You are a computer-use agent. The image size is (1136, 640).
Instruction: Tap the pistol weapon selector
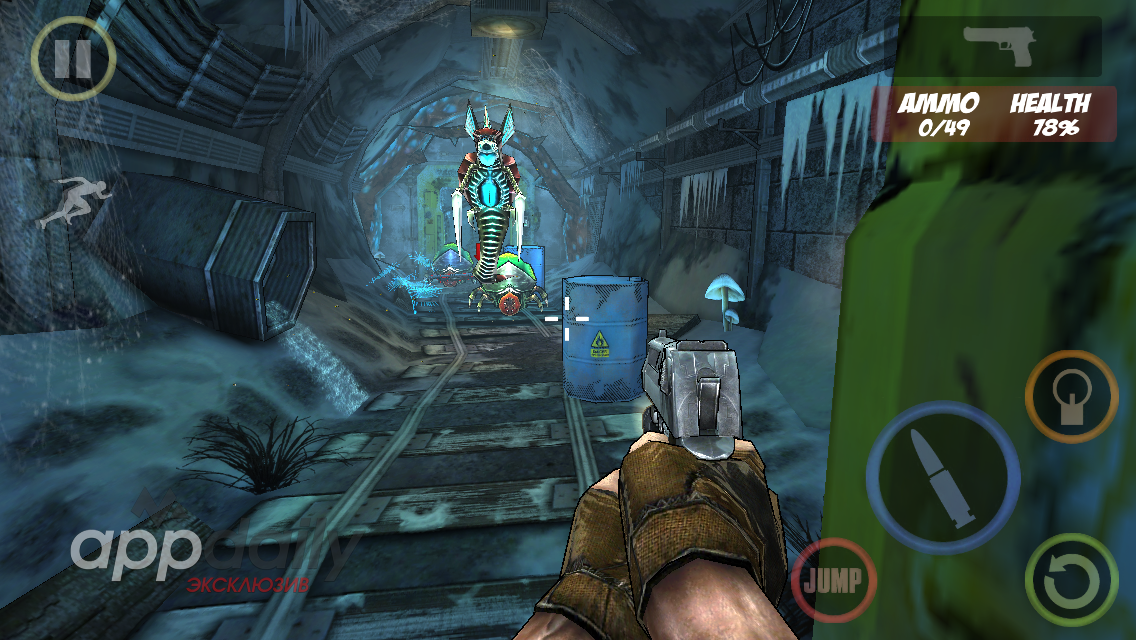click(1000, 46)
